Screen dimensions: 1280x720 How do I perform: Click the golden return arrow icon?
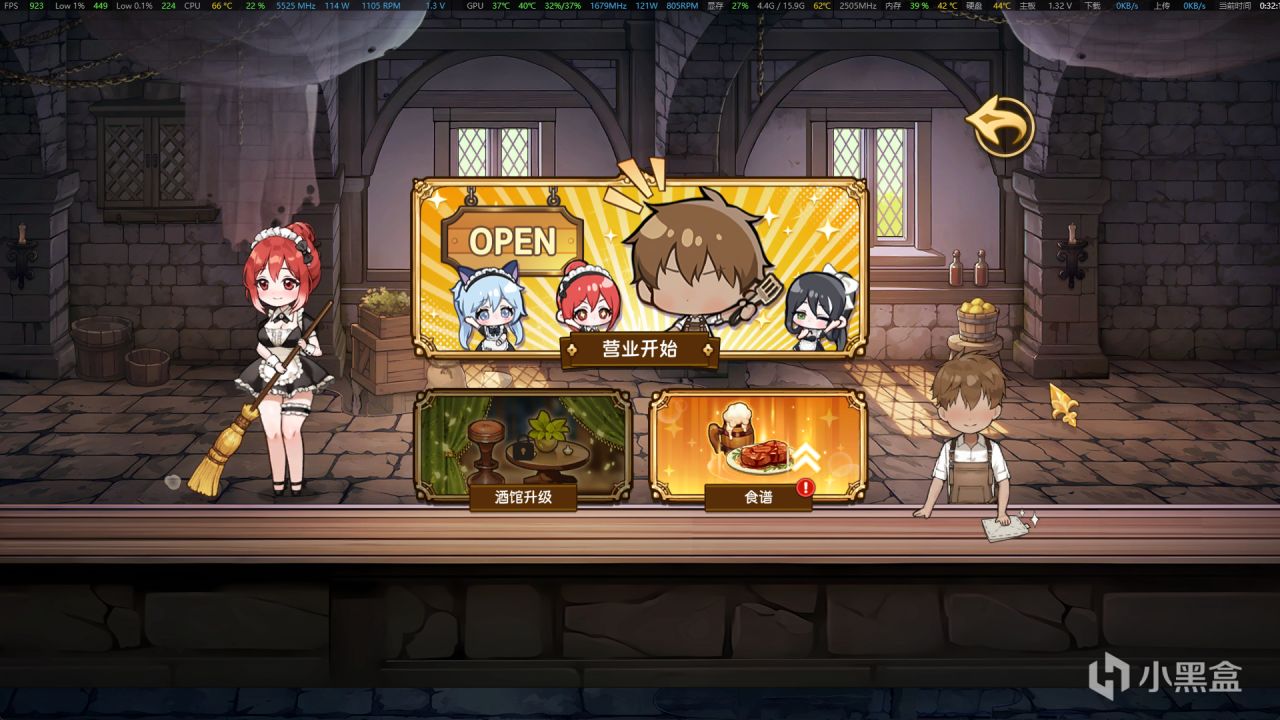[x=1000, y=125]
